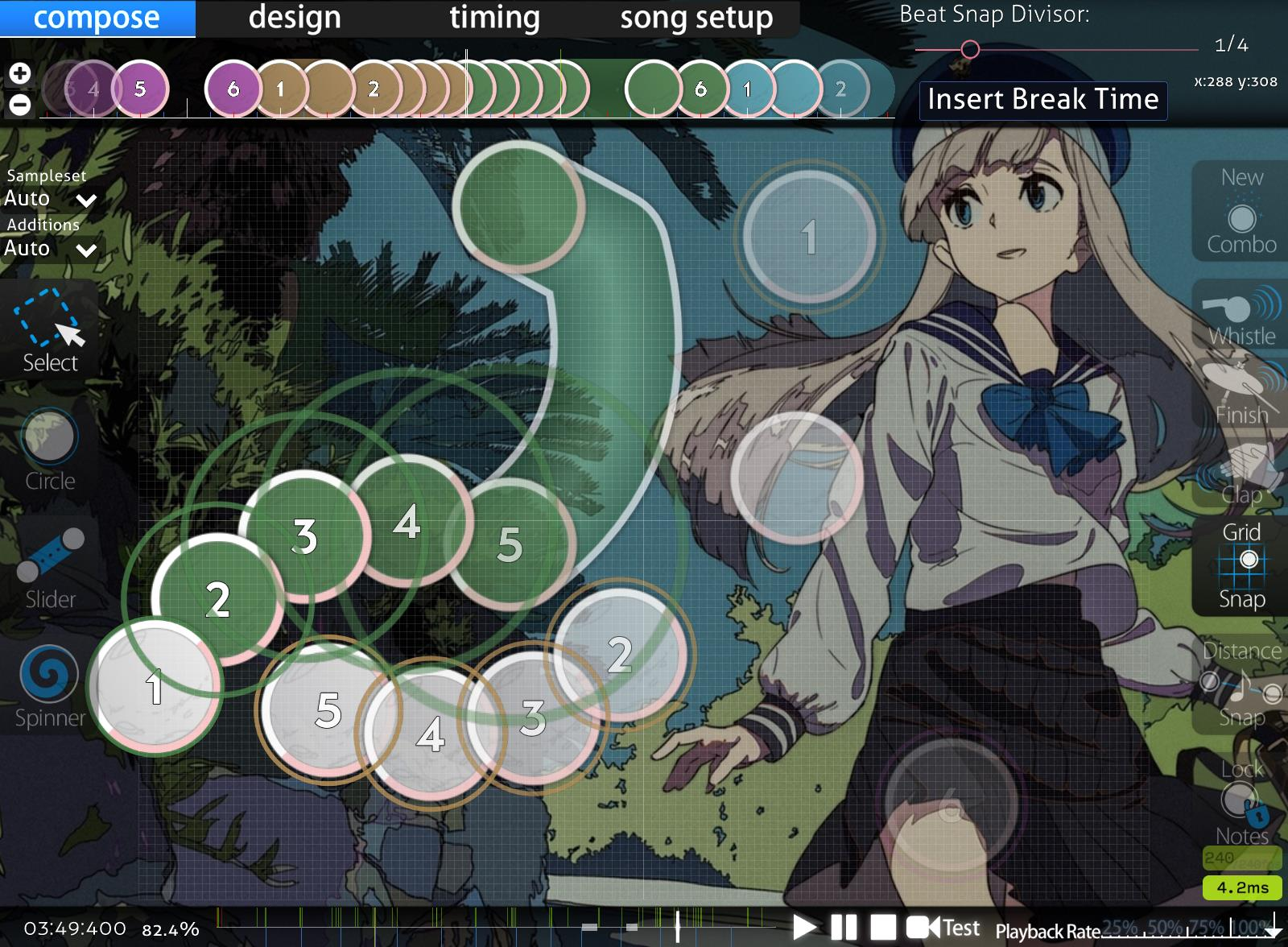Open the Additions dropdown
The width and height of the screenshot is (1288, 947).
pyautogui.click(x=50, y=249)
